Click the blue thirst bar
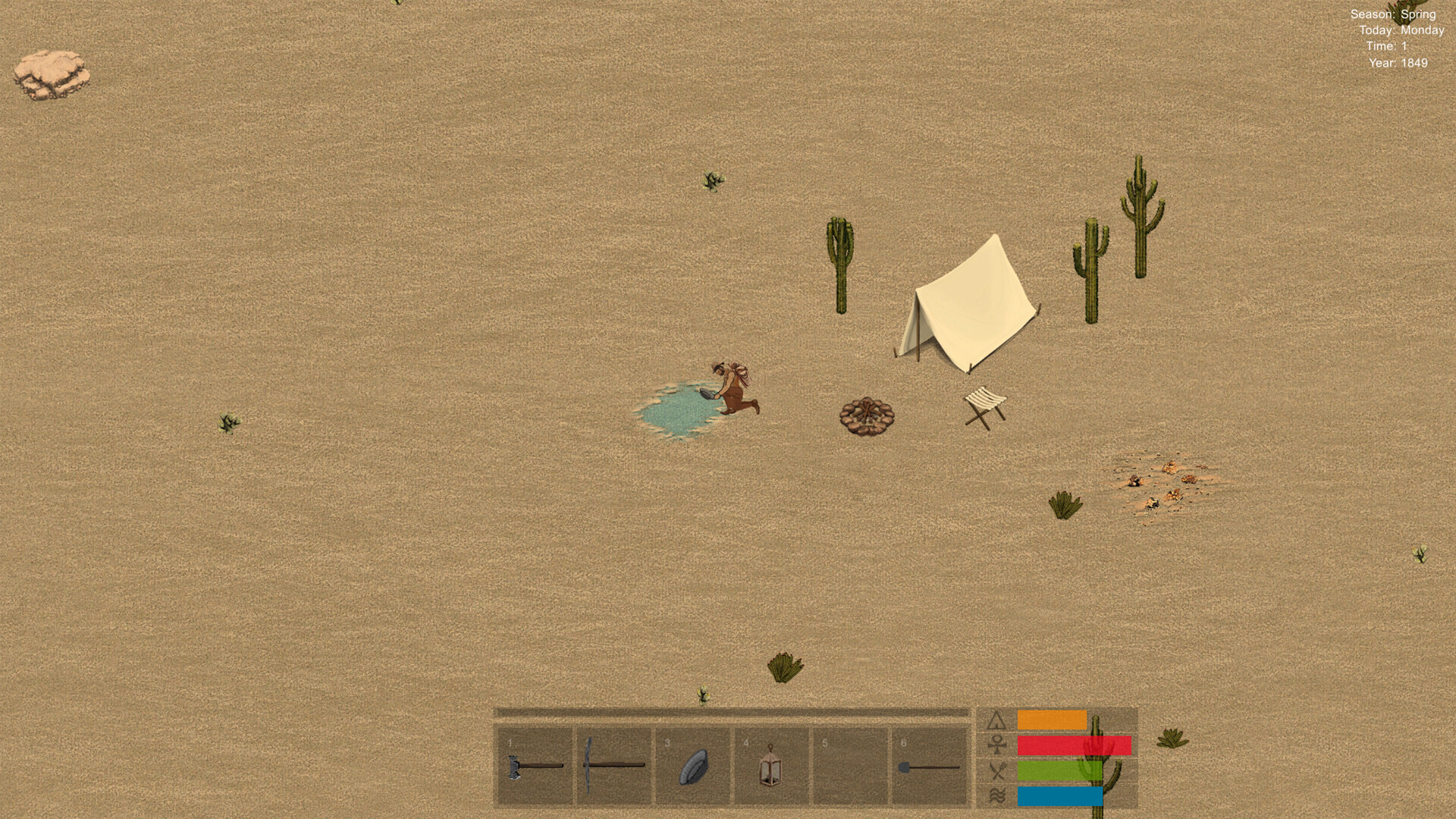The width and height of the screenshot is (1456, 819). (x=1062, y=797)
